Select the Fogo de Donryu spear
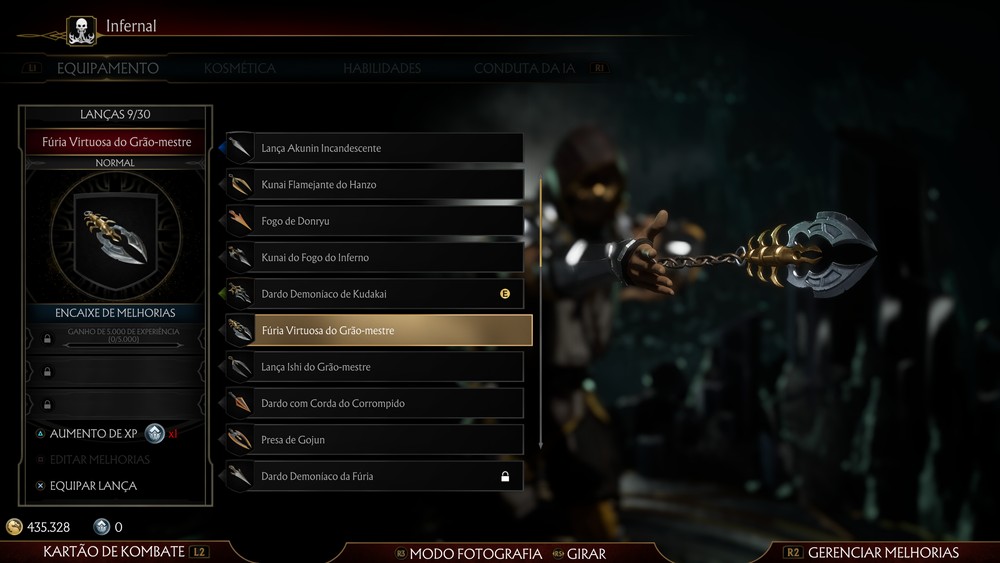 (x=374, y=221)
